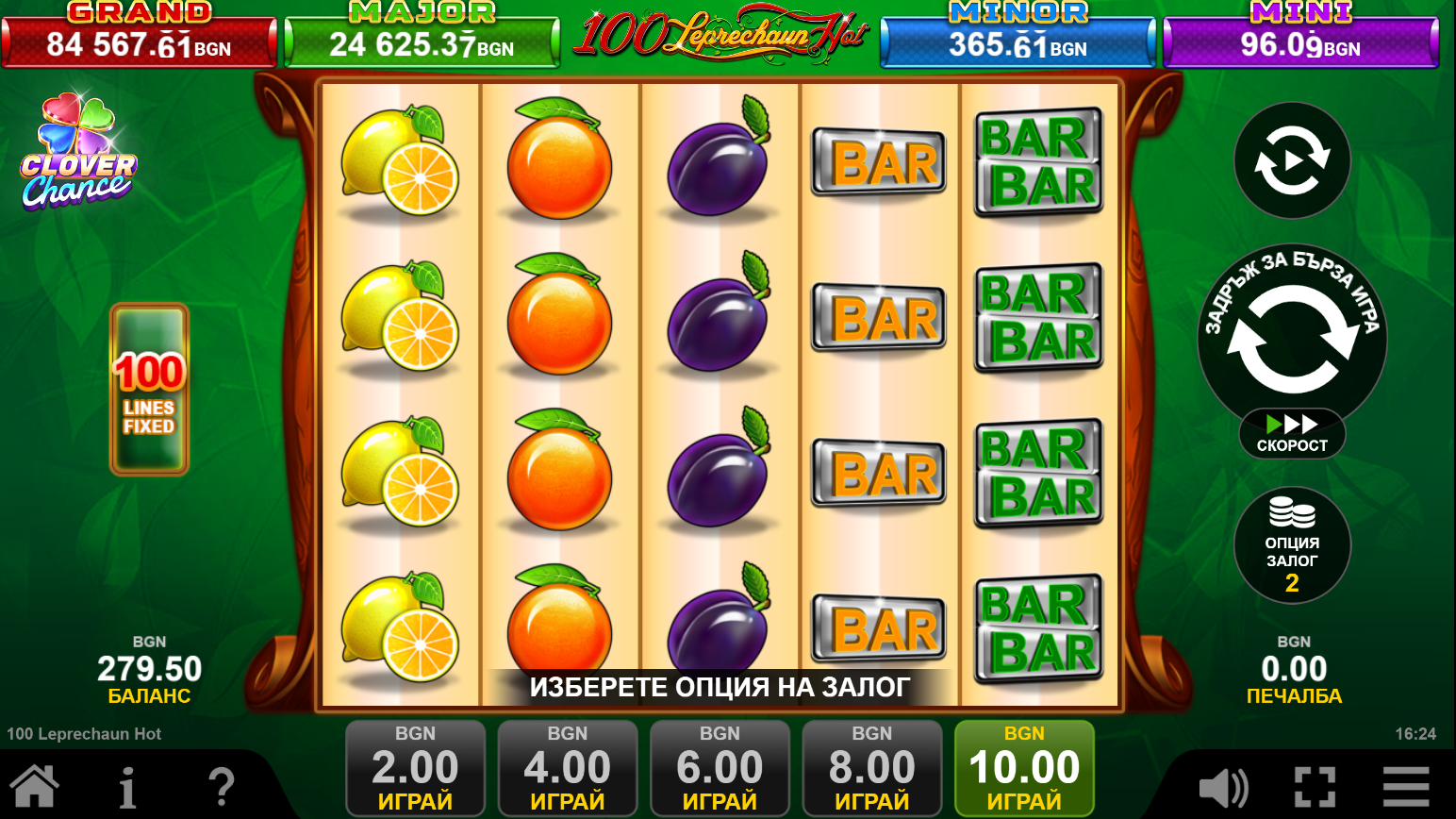
Task: Switch to fullscreen mode
Action: [x=1315, y=787]
